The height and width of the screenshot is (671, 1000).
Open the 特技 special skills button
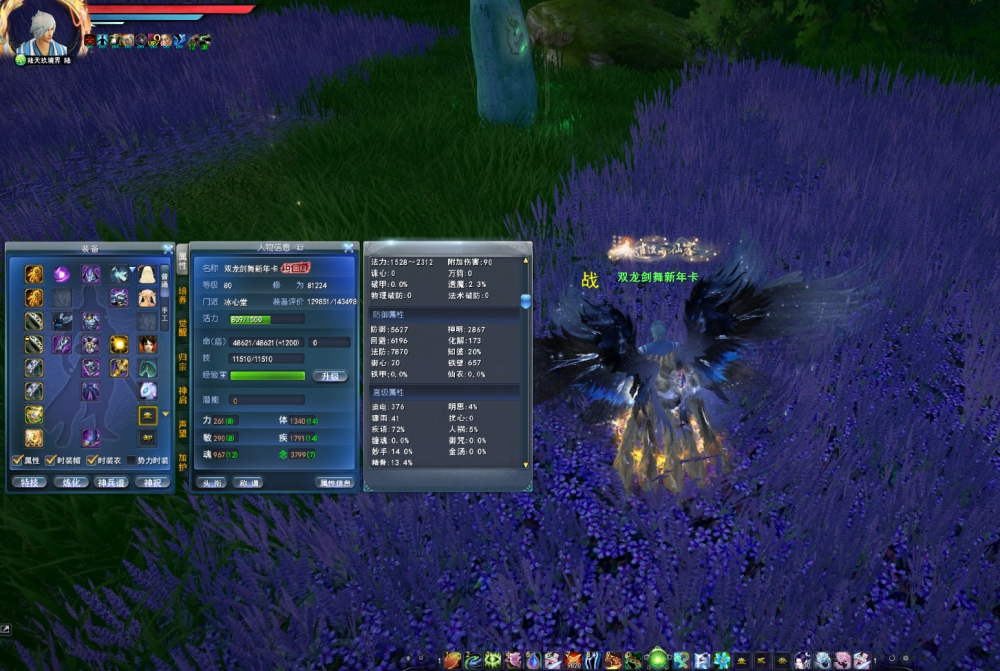coord(27,482)
